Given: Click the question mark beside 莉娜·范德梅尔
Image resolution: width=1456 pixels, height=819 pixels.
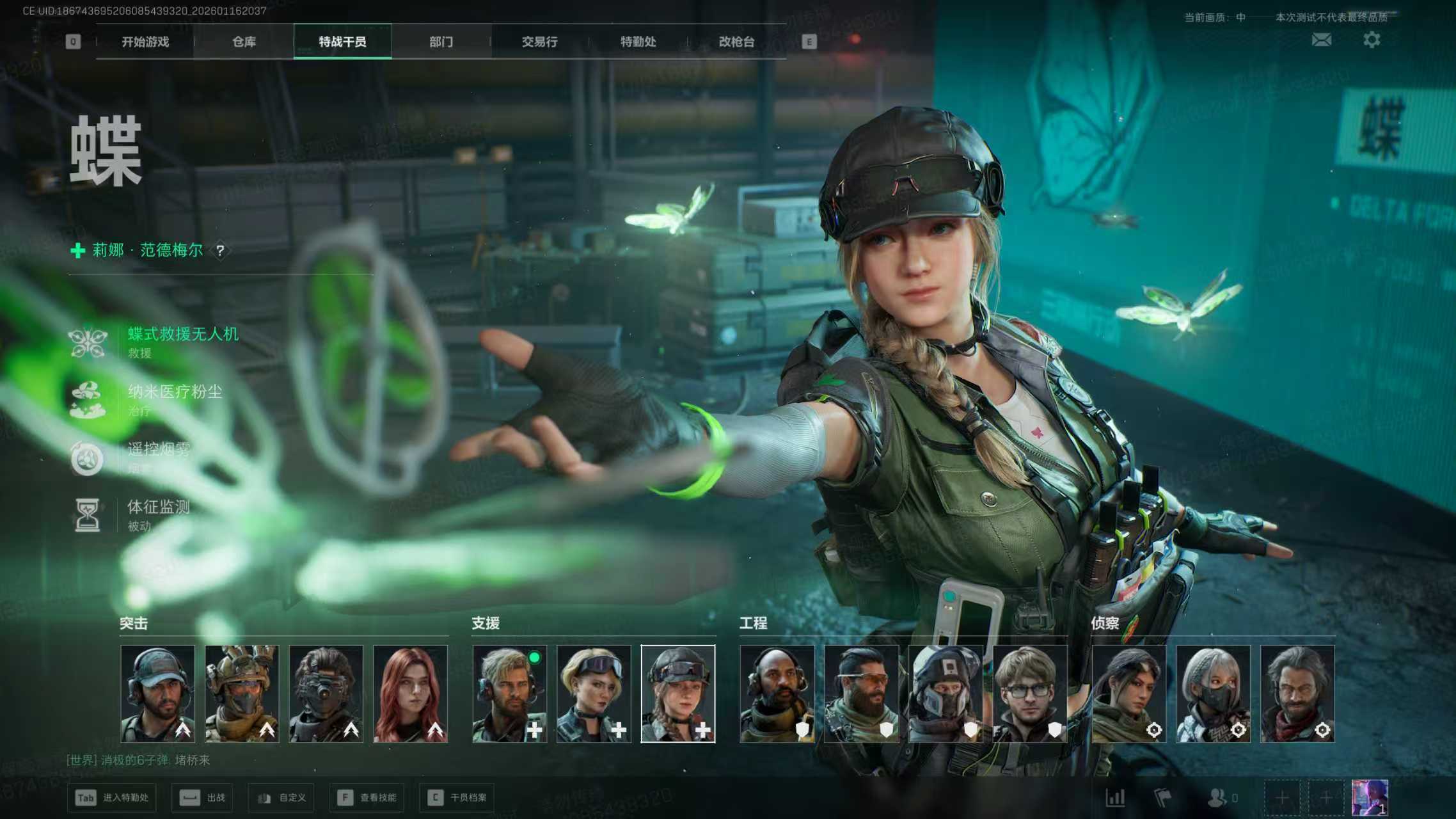Looking at the screenshot, I should (220, 251).
